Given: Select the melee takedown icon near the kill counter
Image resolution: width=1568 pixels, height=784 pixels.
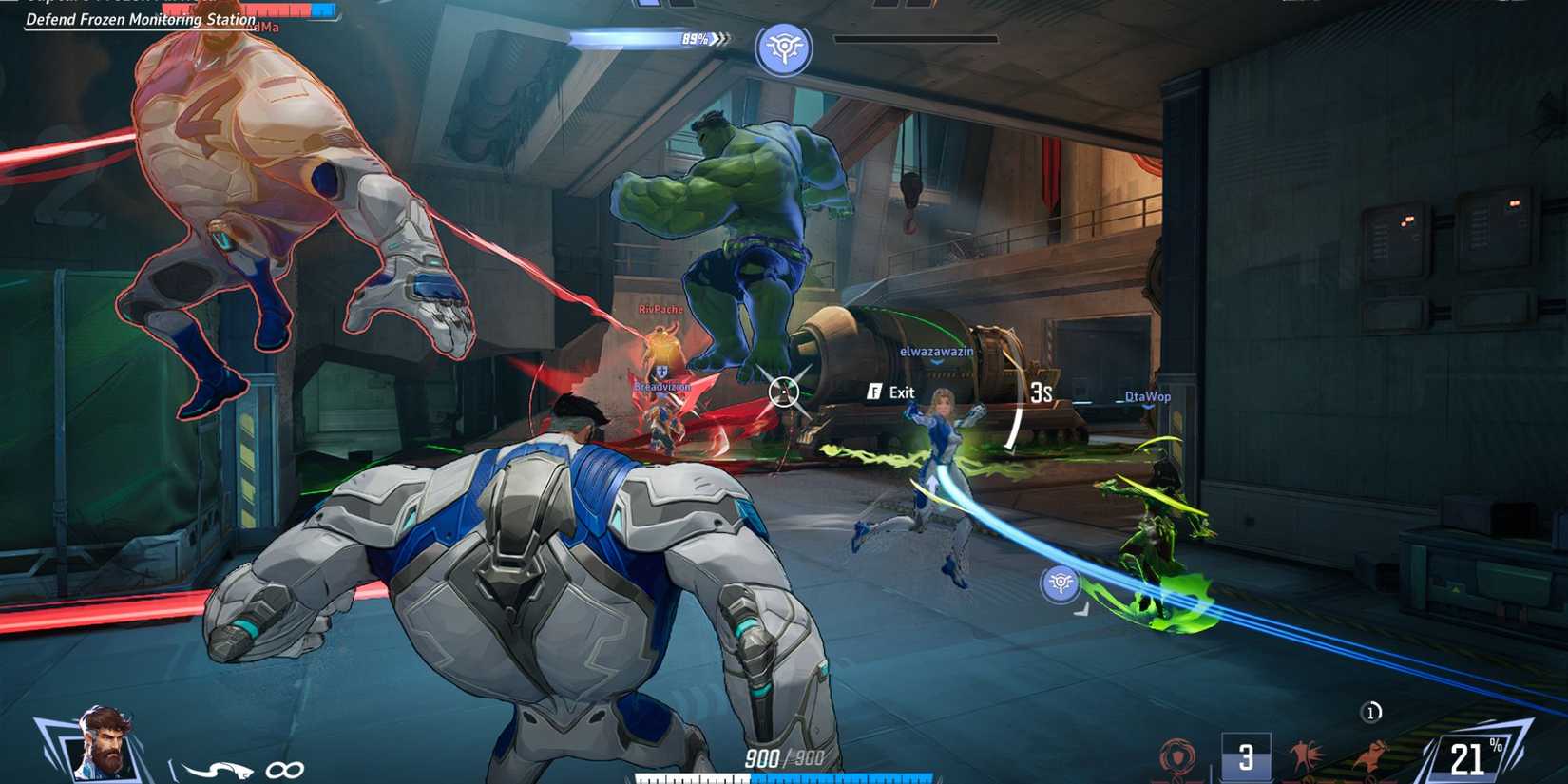Looking at the screenshot, I should point(1307,754).
